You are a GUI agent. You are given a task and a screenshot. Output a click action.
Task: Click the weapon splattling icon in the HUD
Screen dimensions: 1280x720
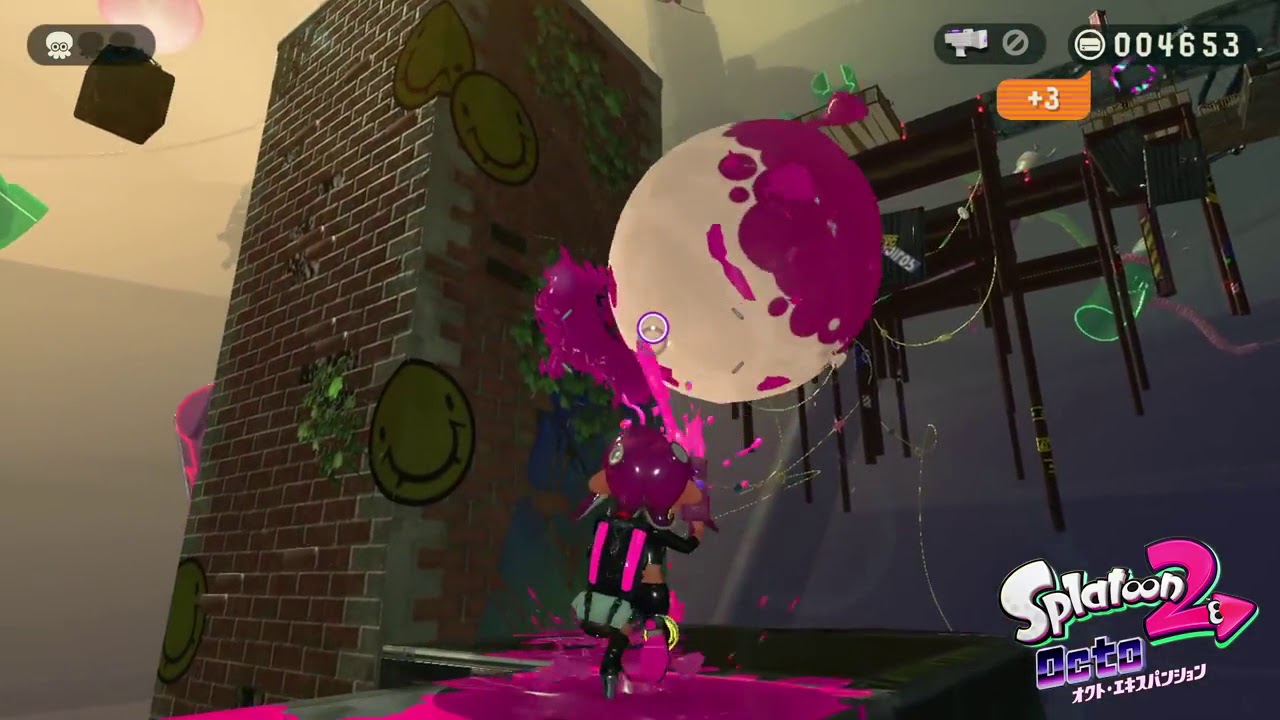tap(966, 42)
